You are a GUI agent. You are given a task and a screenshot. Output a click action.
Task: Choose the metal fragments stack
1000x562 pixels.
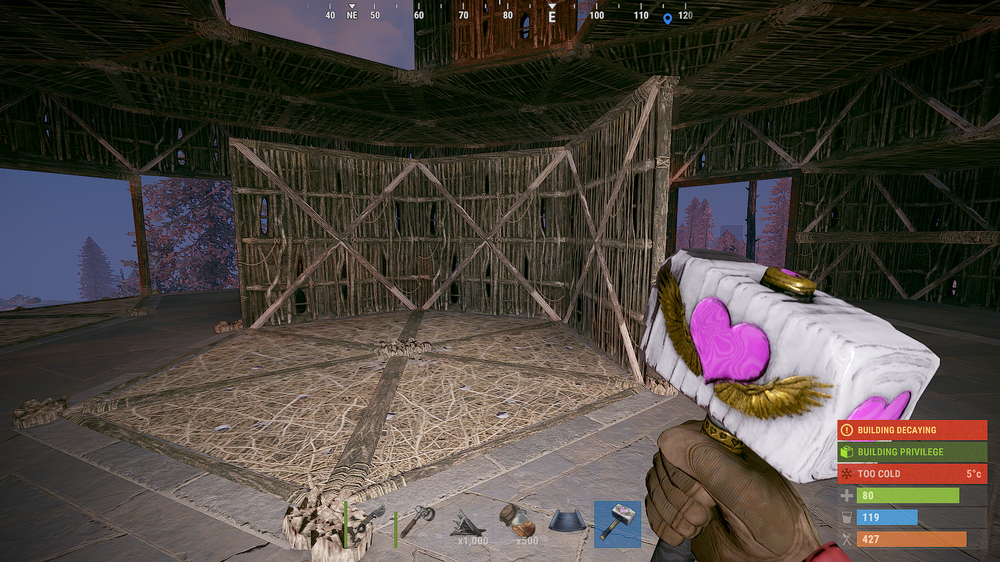468,523
